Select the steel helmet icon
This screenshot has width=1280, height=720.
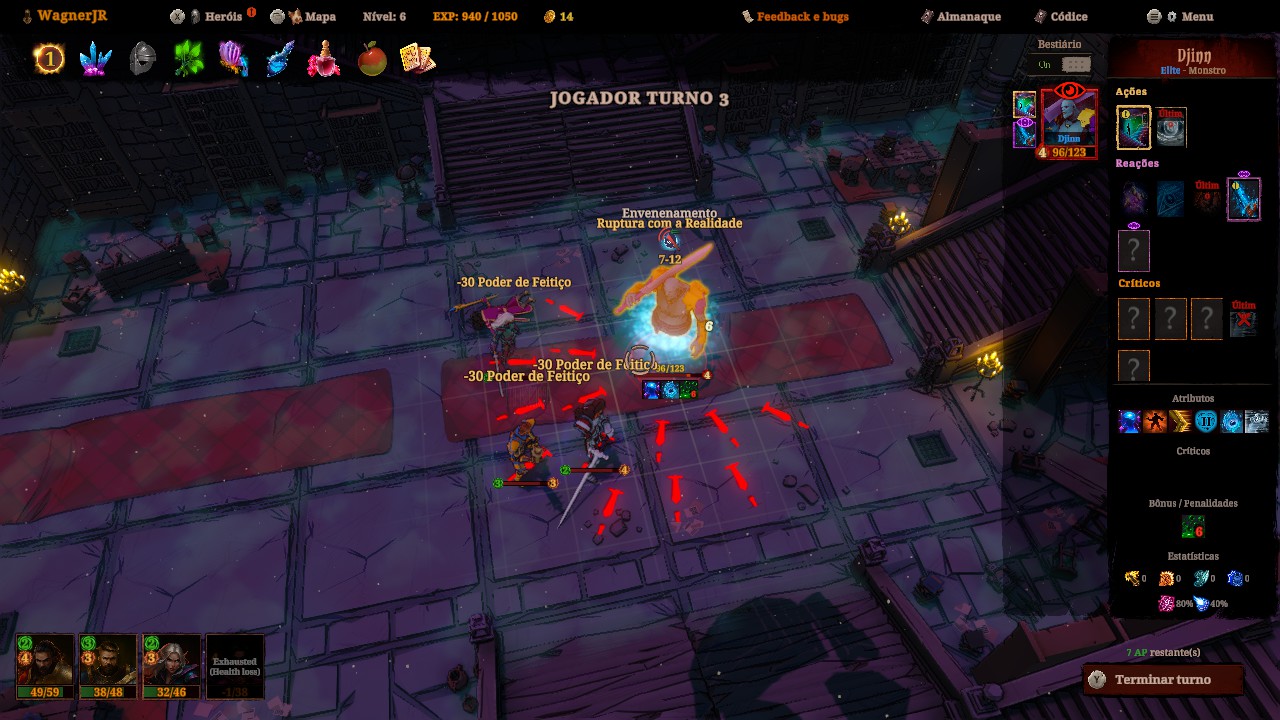(142, 59)
